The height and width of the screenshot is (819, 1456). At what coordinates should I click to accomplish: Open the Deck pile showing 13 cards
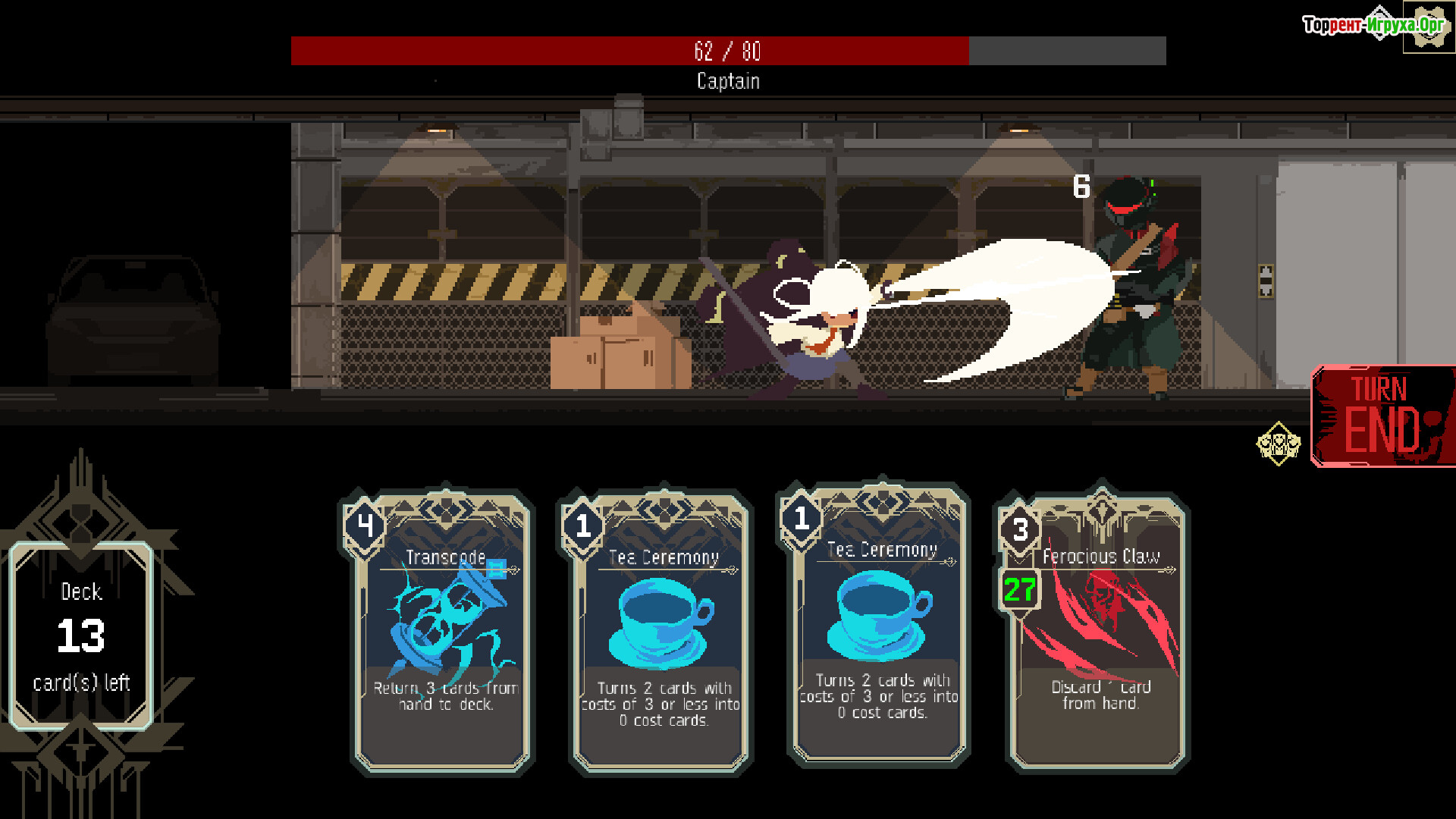click(x=81, y=635)
